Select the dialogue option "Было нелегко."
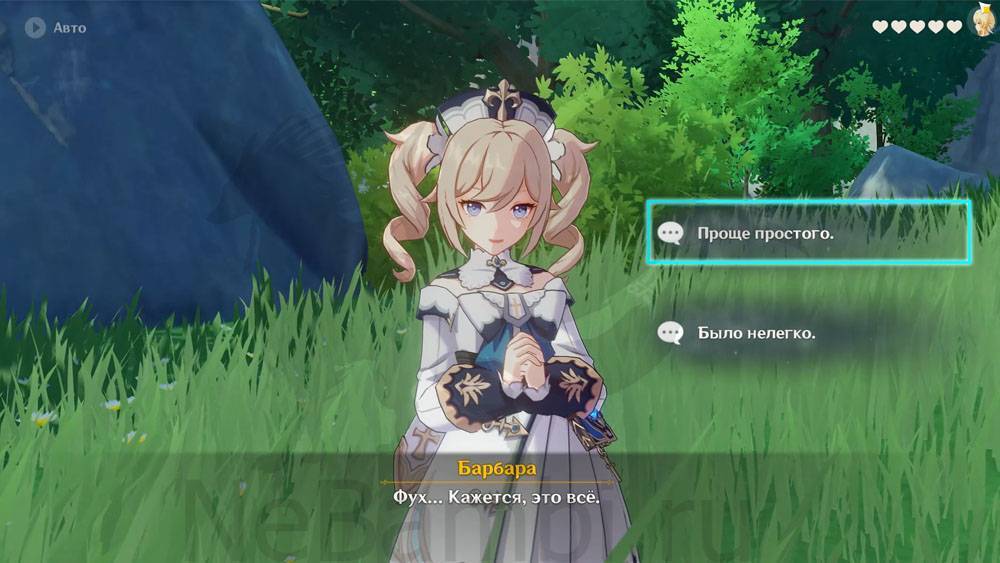The height and width of the screenshot is (563, 1000). (x=757, y=333)
